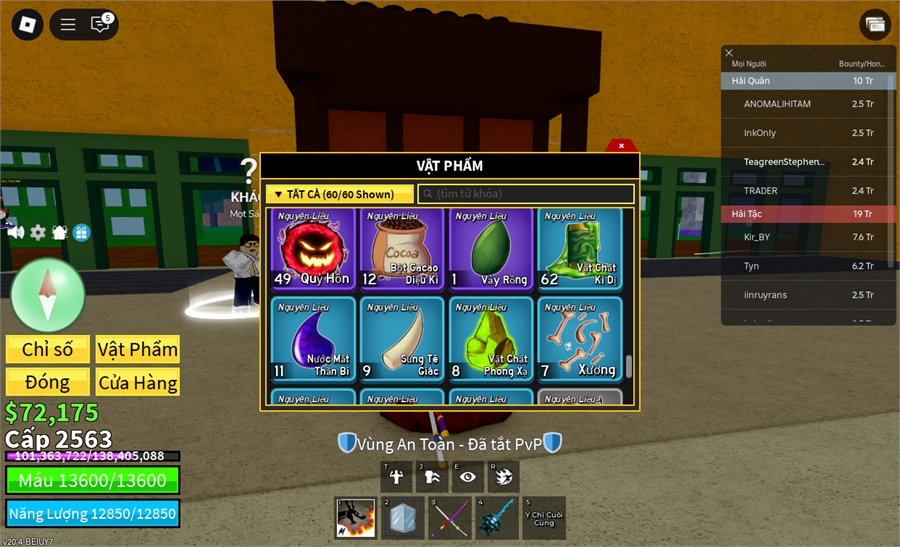Close the Vật Phẩm inventory window
900x547 pixels.
(621, 146)
